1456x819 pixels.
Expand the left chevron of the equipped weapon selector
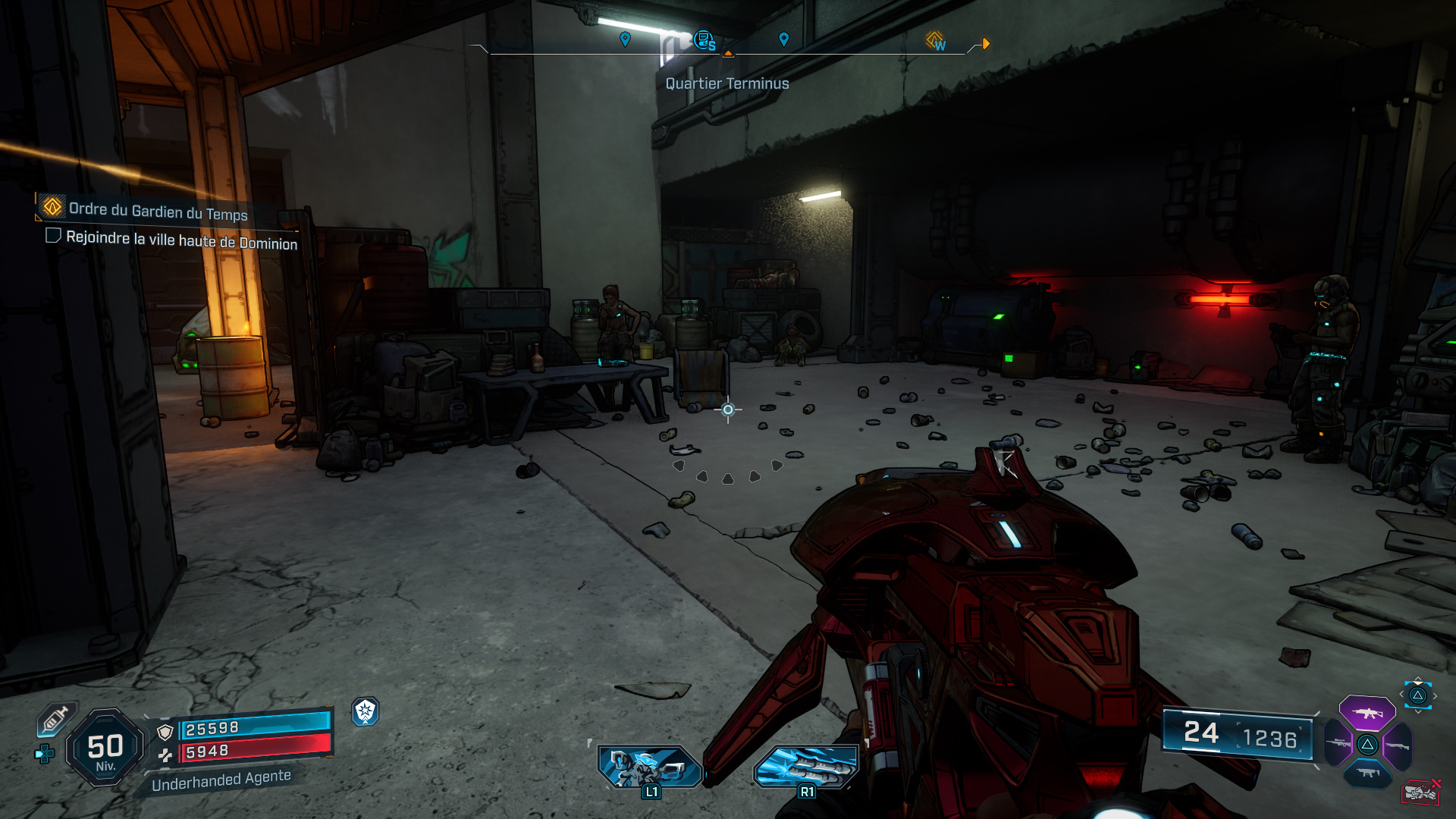pyautogui.click(x=1402, y=695)
